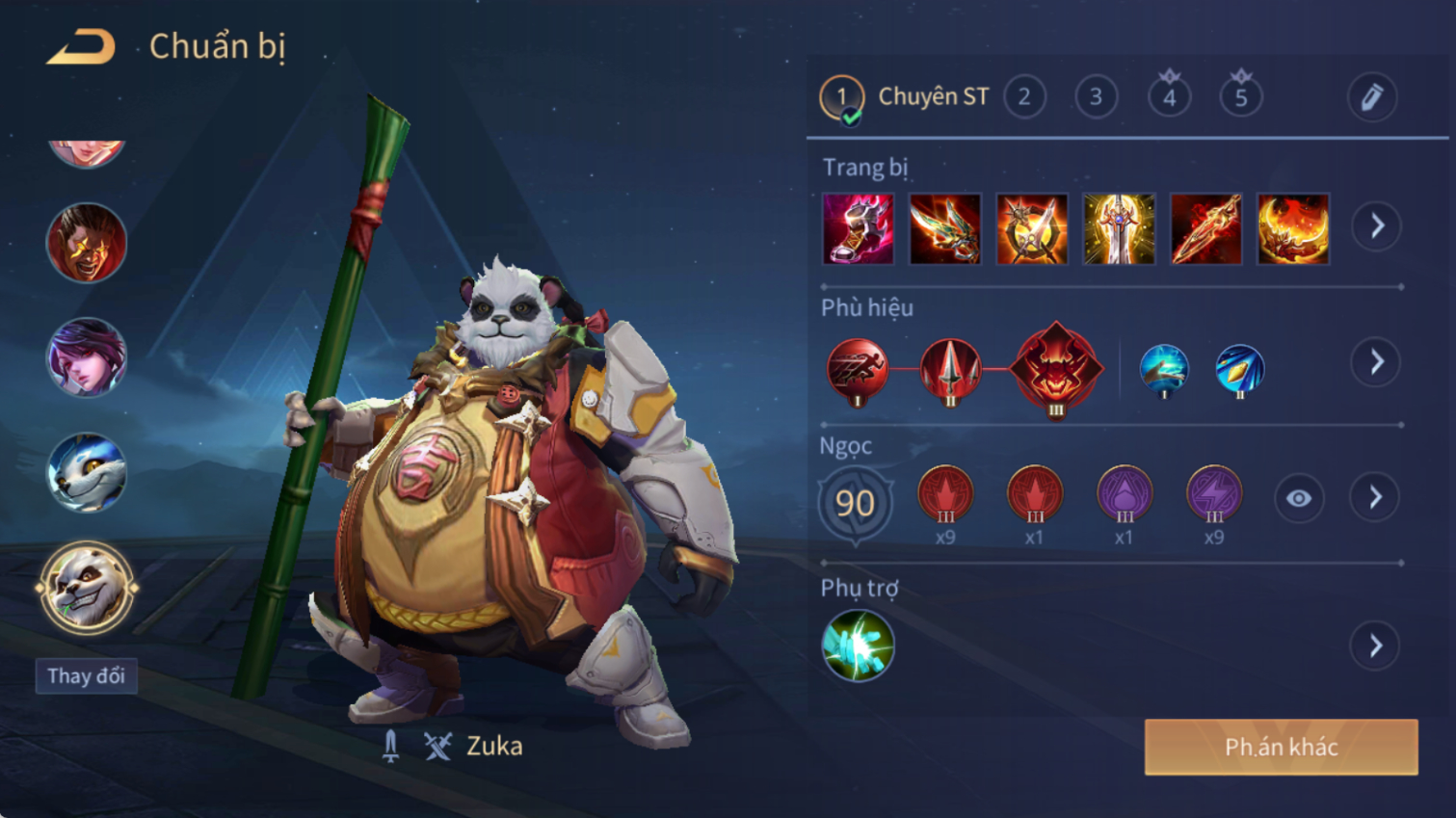The height and width of the screenshot is (818, 1456).
Task: Go back using the return arrow
Action: coord(81,46)
